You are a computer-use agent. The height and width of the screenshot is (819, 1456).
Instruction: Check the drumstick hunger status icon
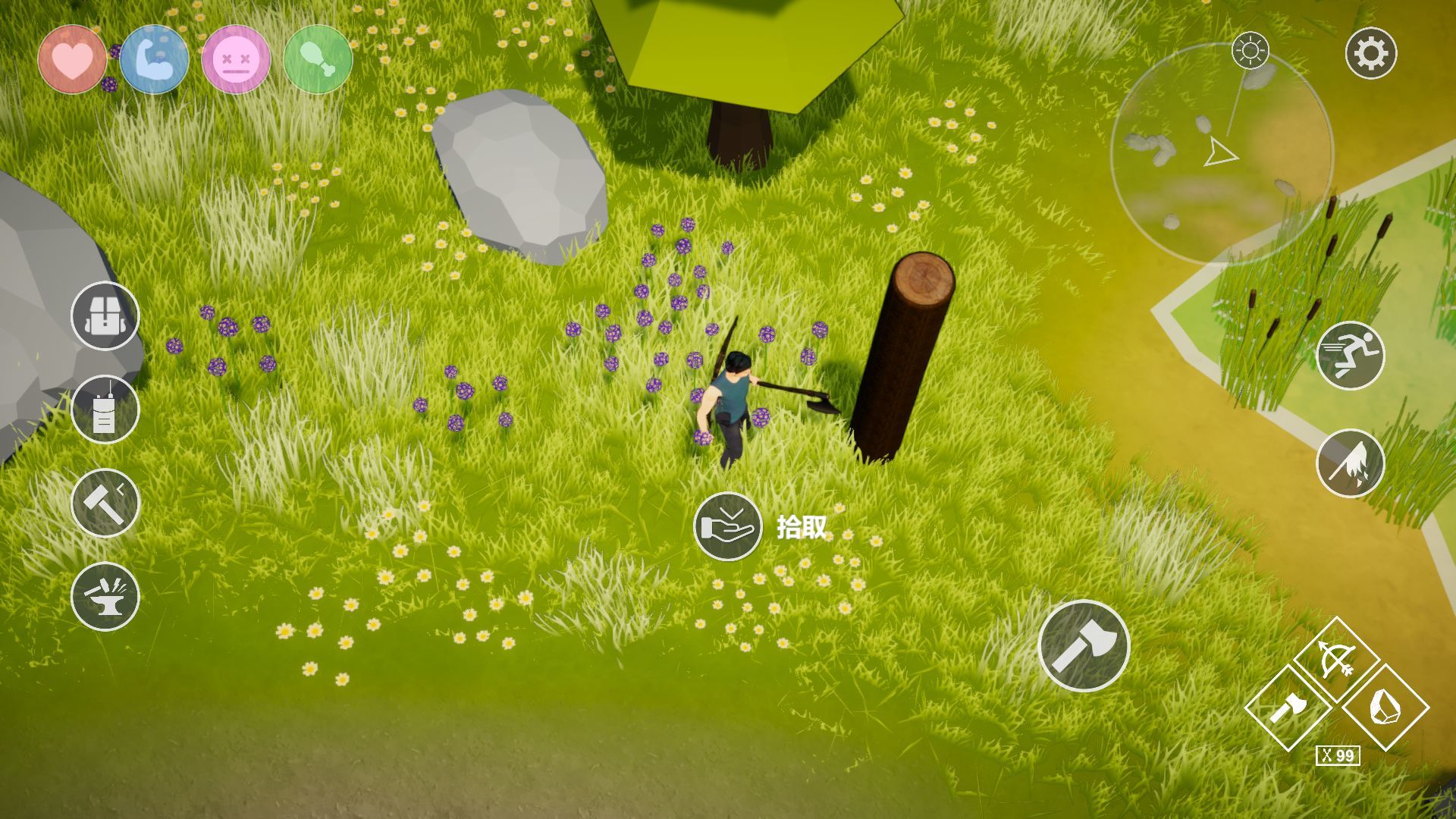tap(318, 59)
